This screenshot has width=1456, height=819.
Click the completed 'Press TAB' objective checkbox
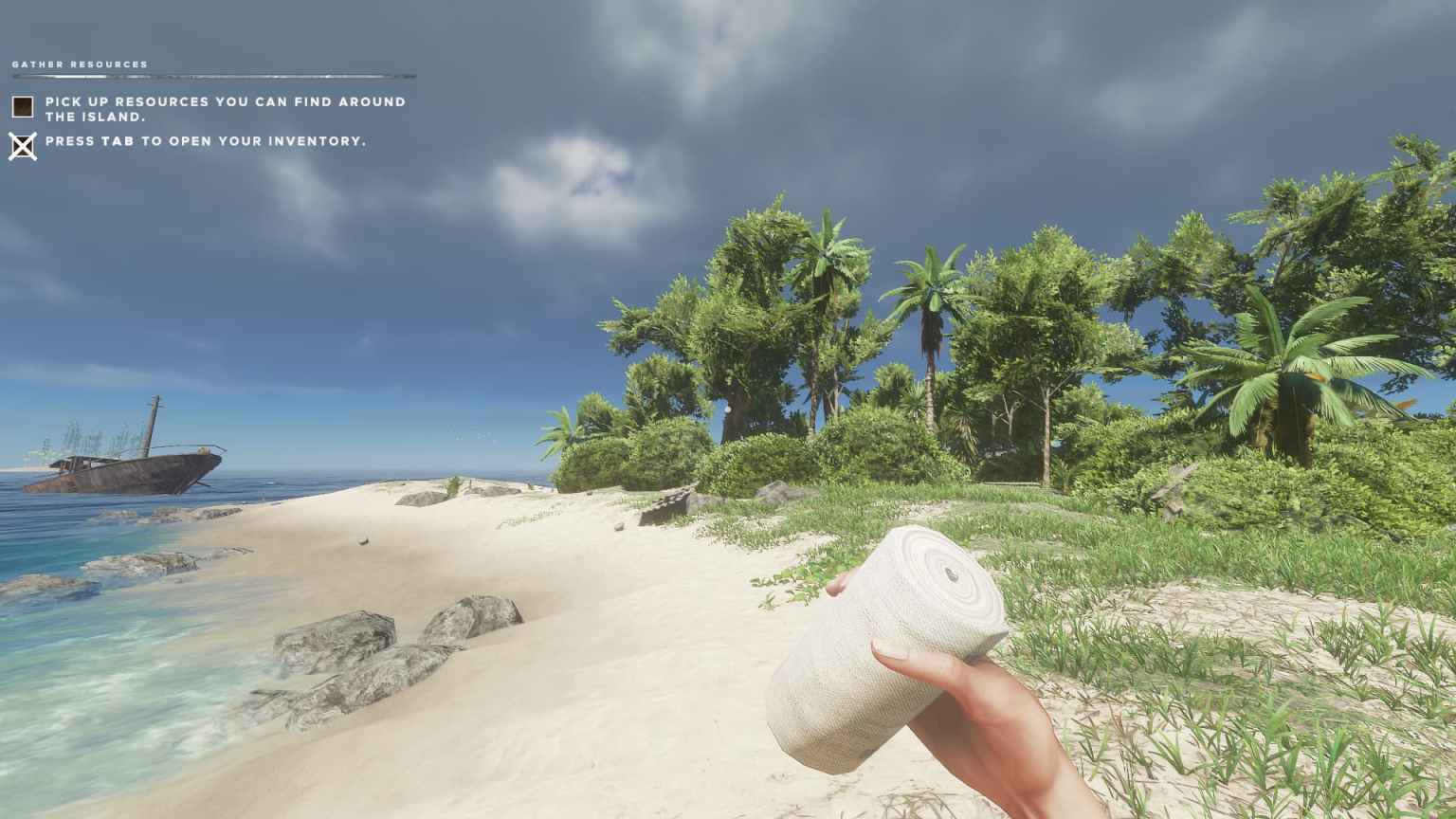(x=21, y=144)
